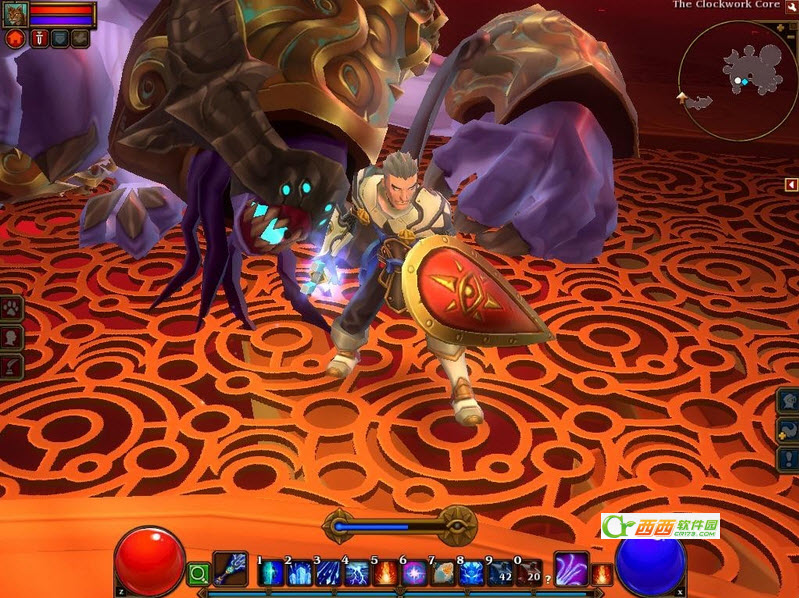Select the pet cat portrait
The height and width of the screenshot is (598, 799).
16,14
